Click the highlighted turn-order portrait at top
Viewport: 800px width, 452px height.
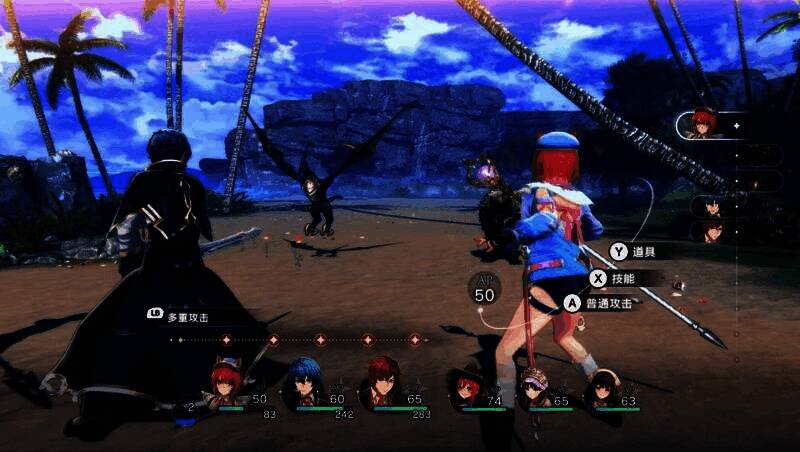tap(706, 125)
